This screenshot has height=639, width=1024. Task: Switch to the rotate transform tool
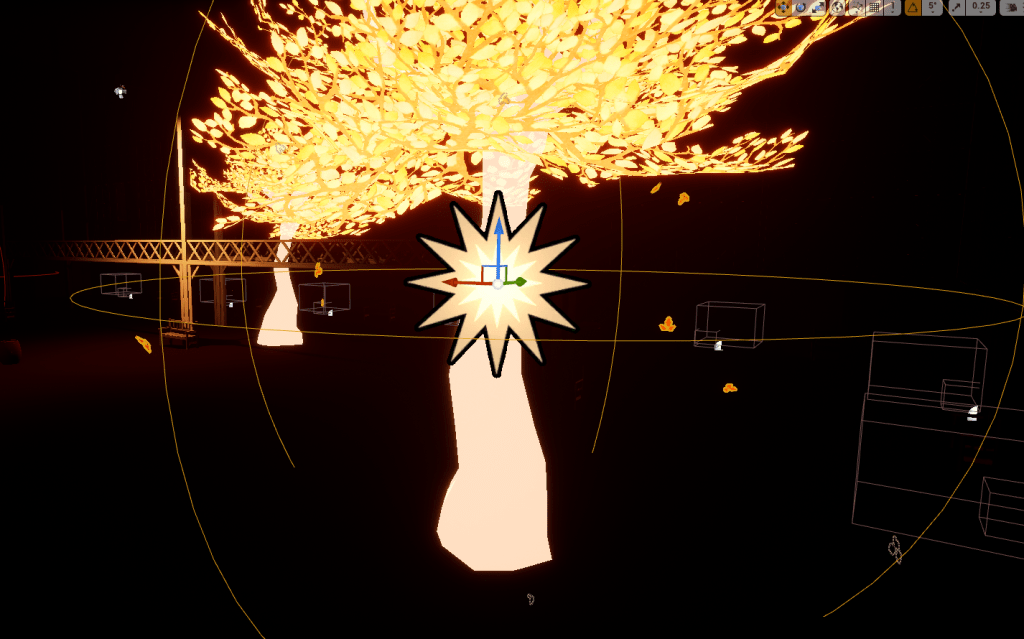[x=800, y=7]
